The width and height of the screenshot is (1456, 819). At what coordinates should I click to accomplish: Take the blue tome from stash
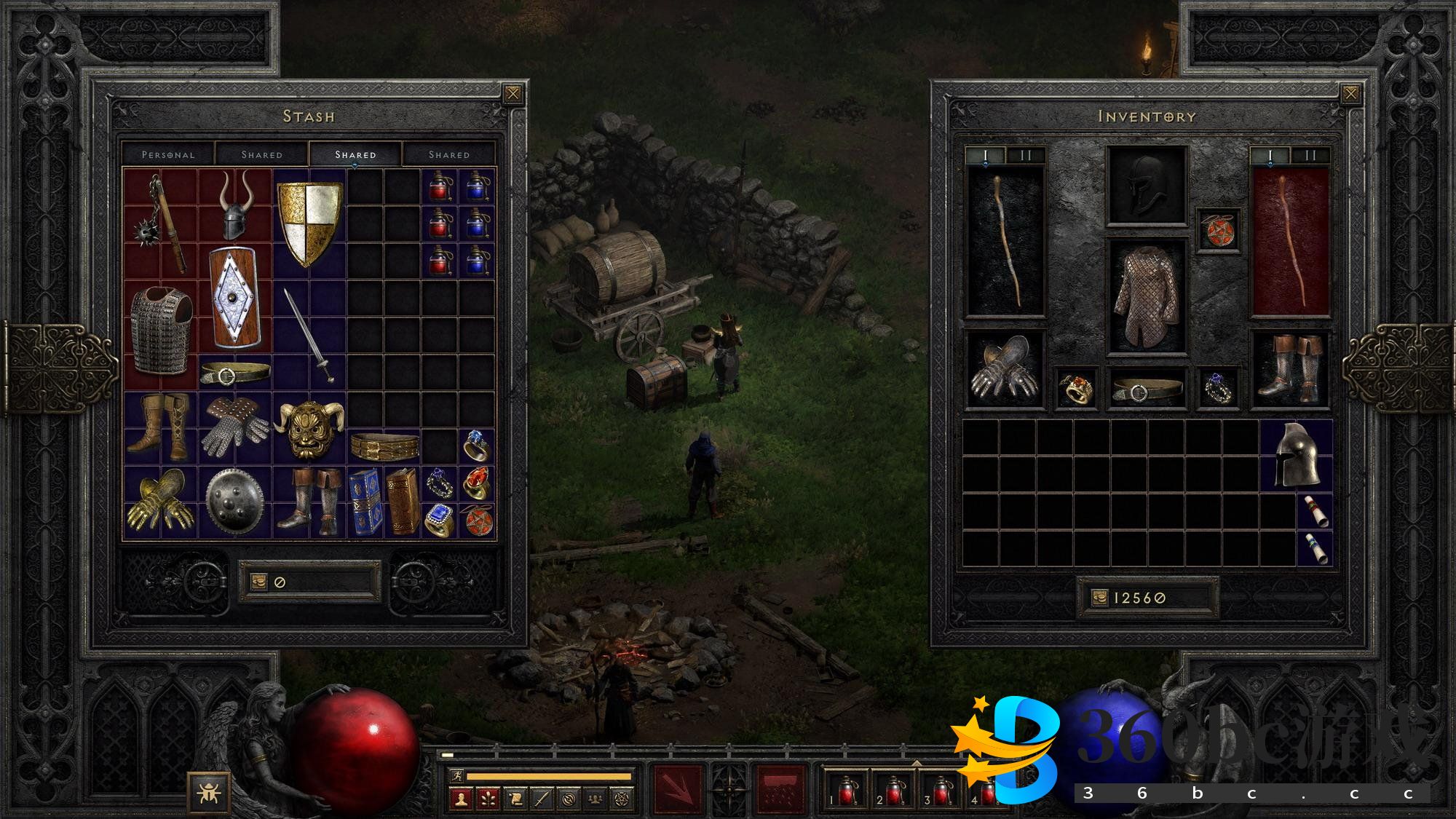[365, 502]
